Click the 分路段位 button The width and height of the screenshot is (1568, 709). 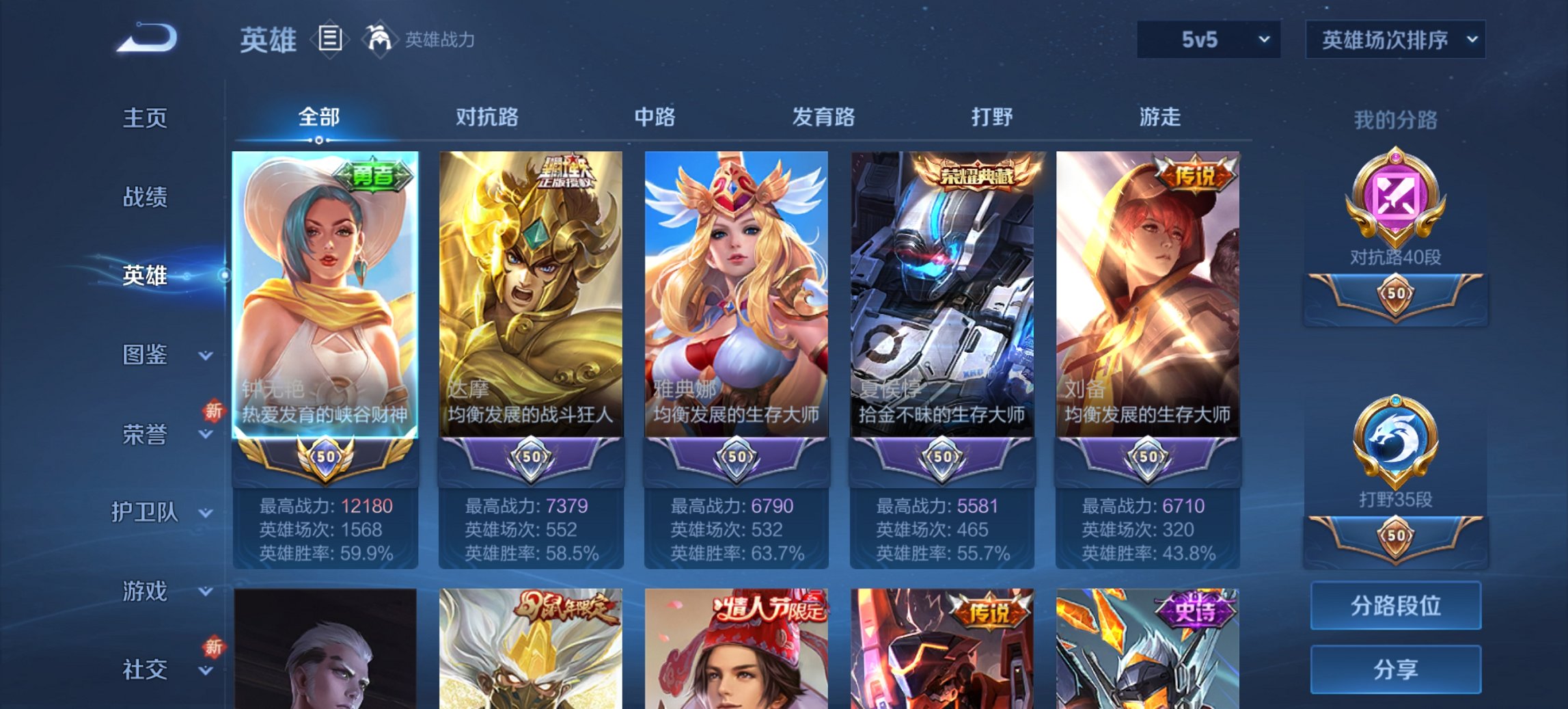coord(1396,607)
